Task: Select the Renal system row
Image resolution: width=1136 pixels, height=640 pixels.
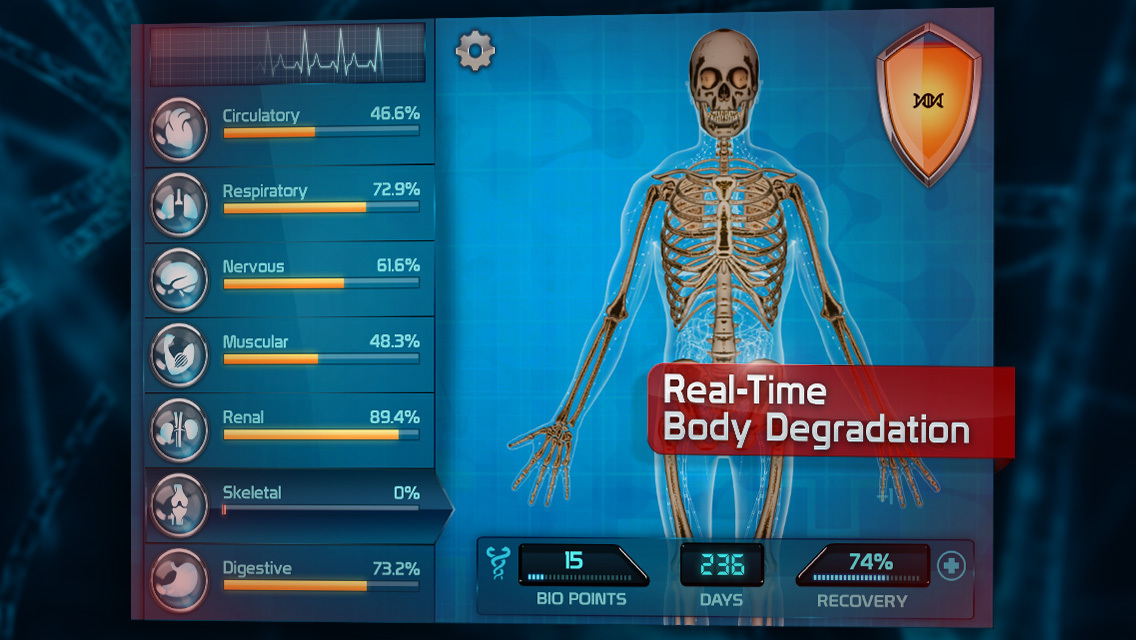Action: coord(290,427)
